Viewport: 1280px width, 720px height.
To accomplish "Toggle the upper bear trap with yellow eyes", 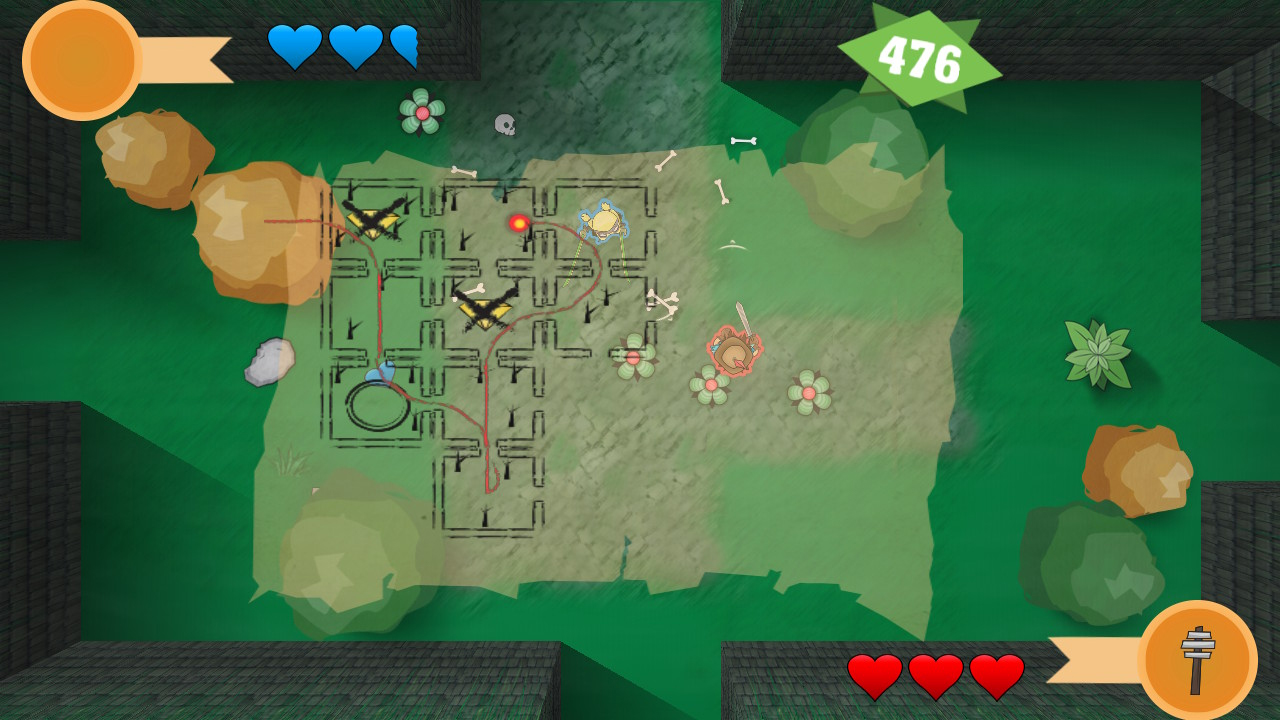I will [x=371, y=219].
